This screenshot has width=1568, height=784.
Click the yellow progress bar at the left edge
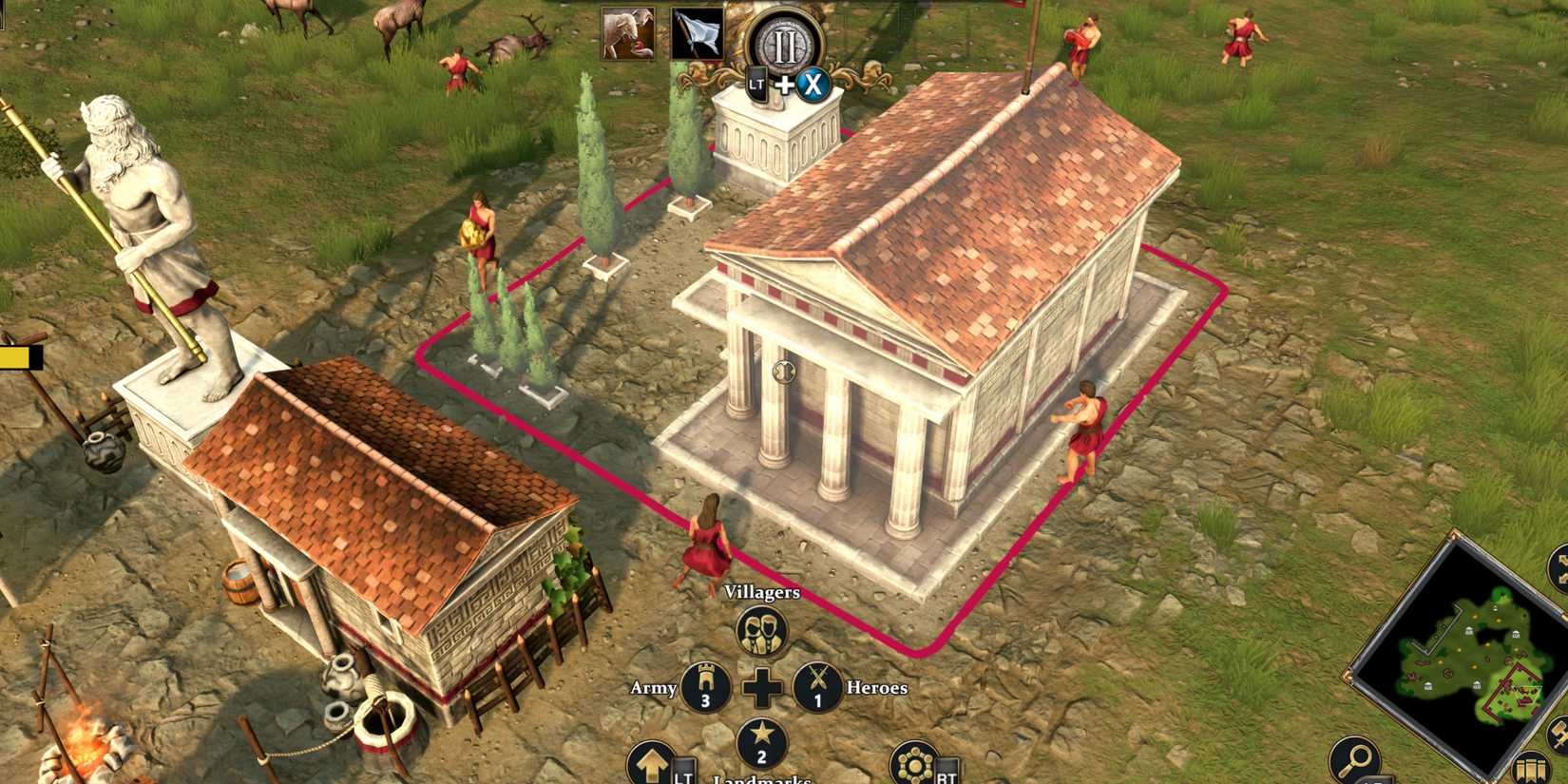pyautogui.click(x=14, y=358)
